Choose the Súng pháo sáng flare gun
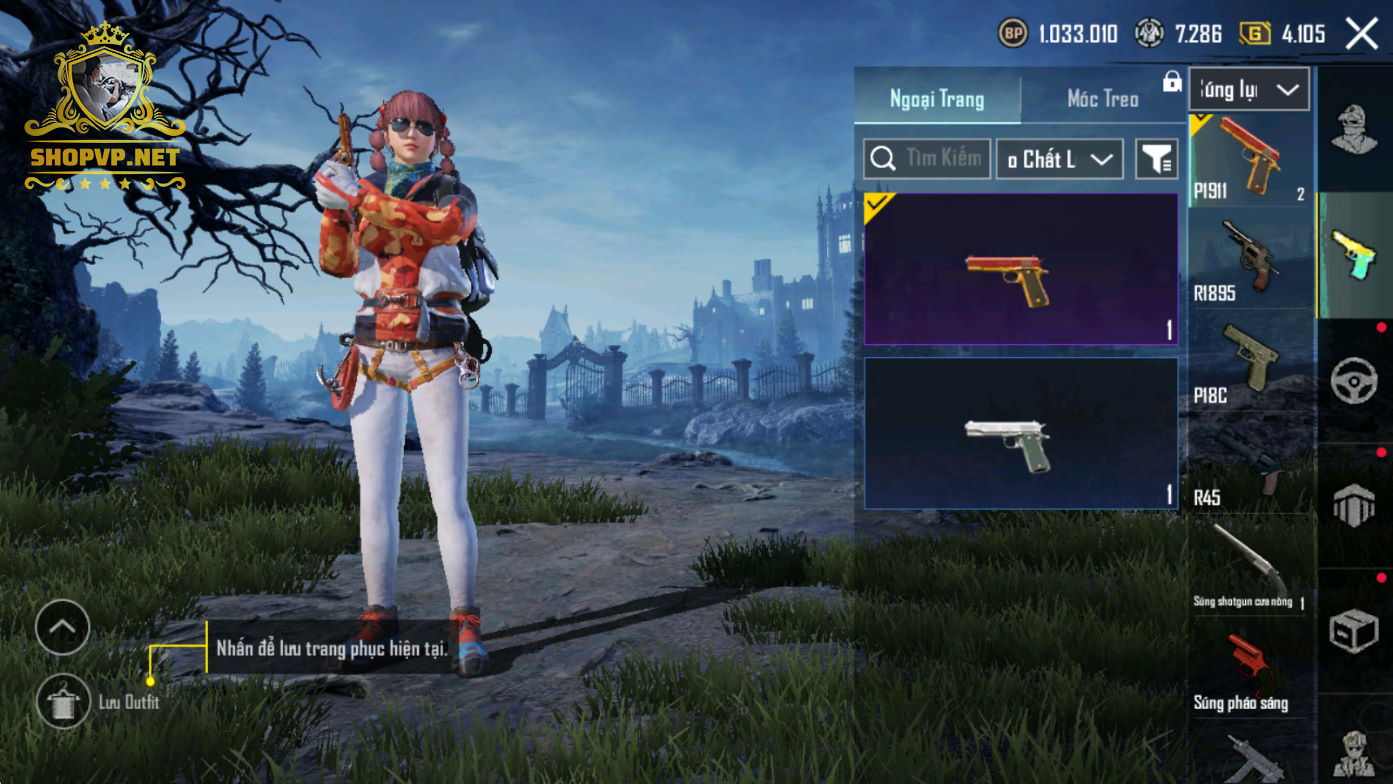This screenshot has width=1393, height=784. (x=1249, y=671)
